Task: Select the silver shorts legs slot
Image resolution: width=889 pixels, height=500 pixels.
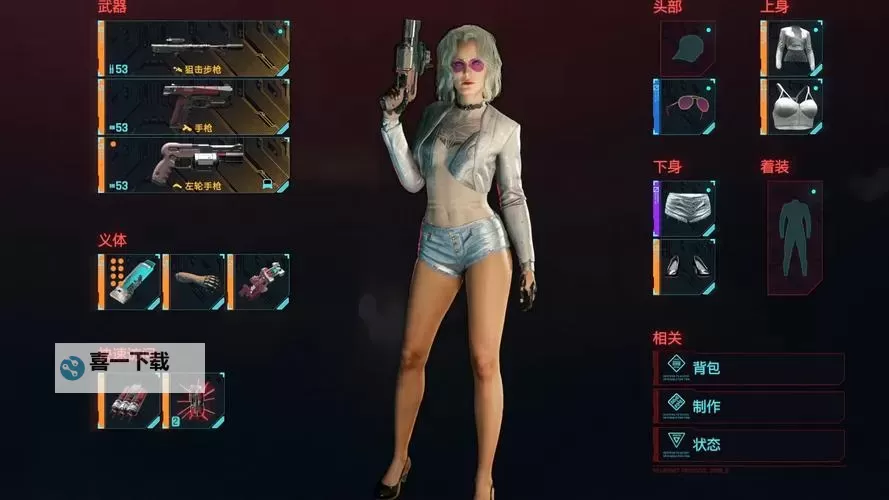Action: 685,208
